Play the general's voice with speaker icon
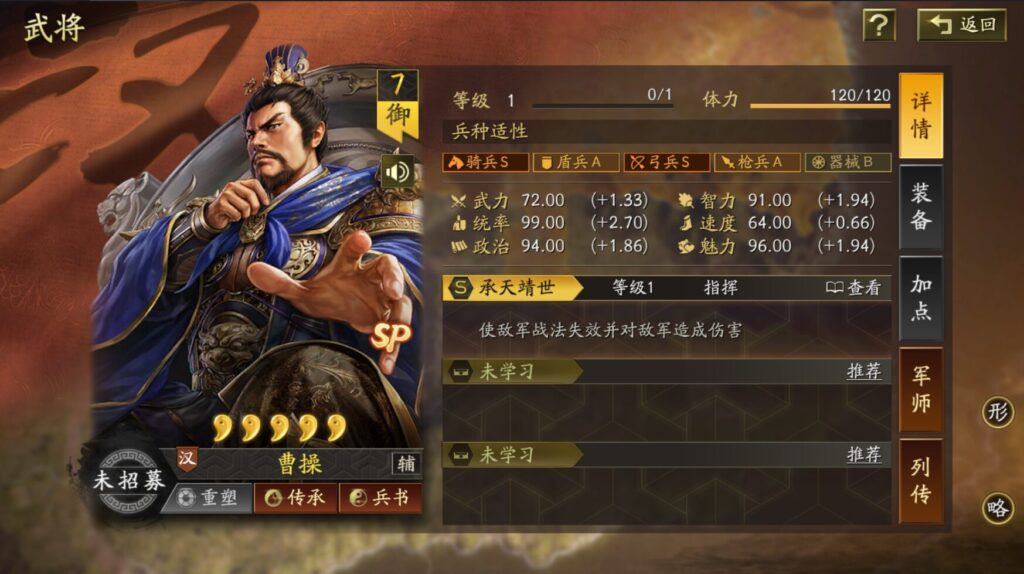1024x574 pixels. 397,172
